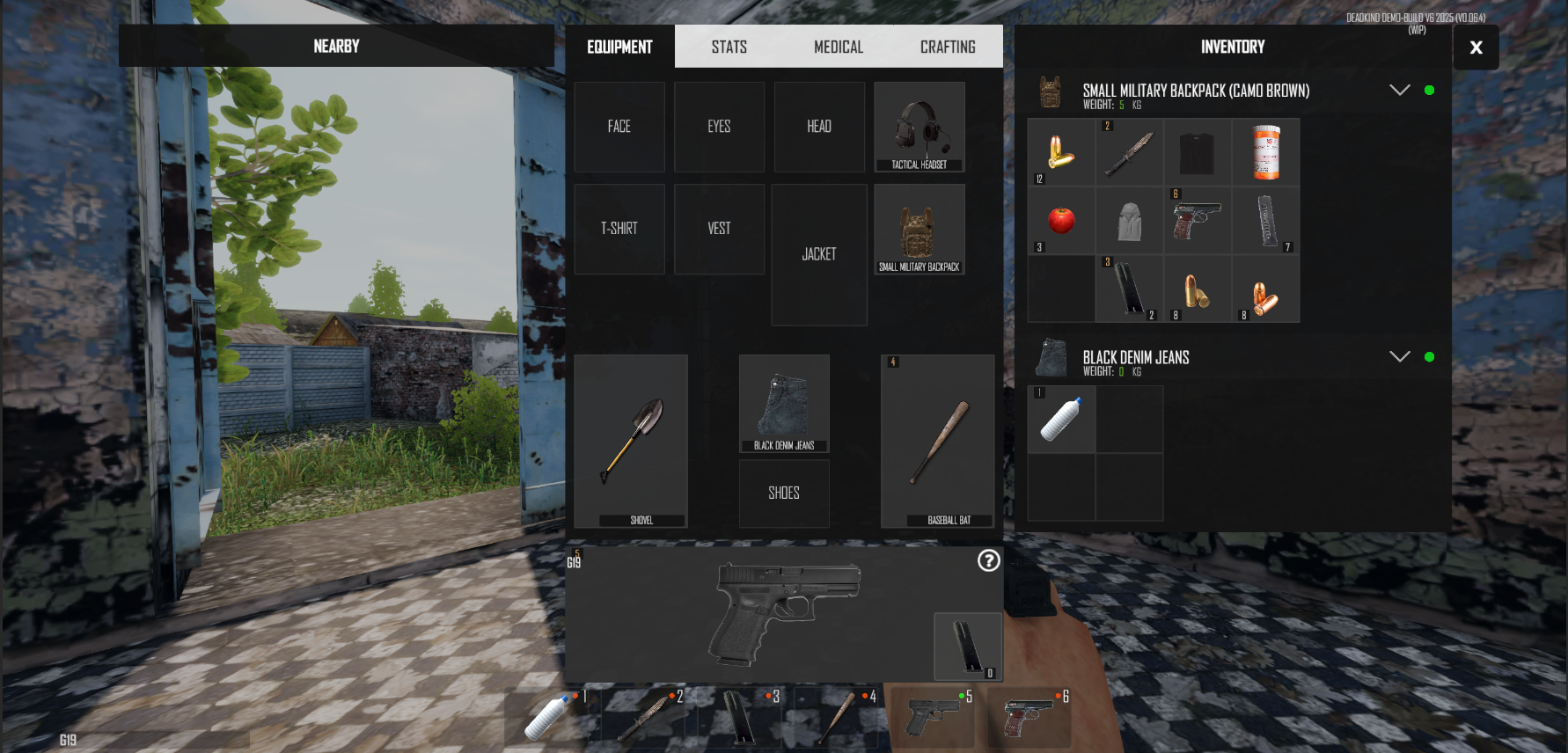The width and height of the screenshot is (1568, 753).
Task: Pick the red apple in the backpack
Action: click(x=1061, y=220)
